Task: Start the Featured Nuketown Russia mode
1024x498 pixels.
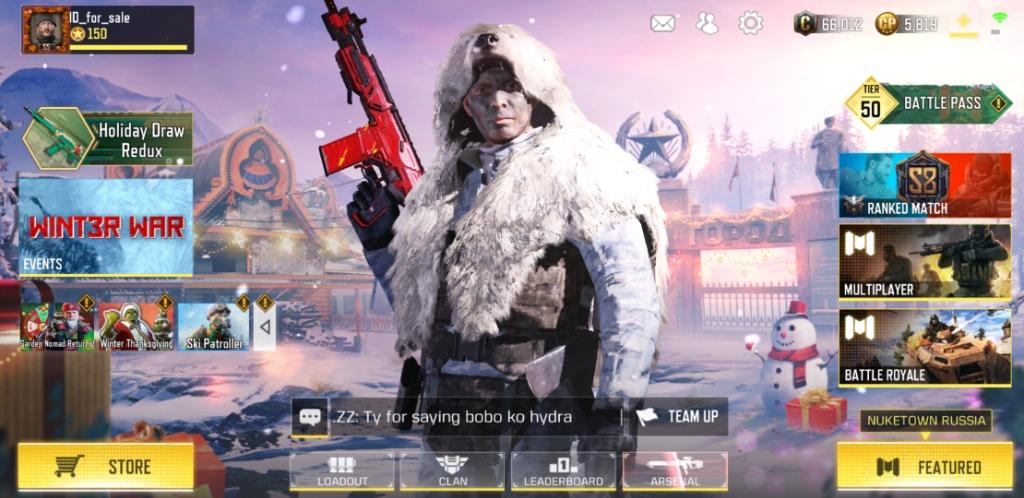Action: coord(923,466)
